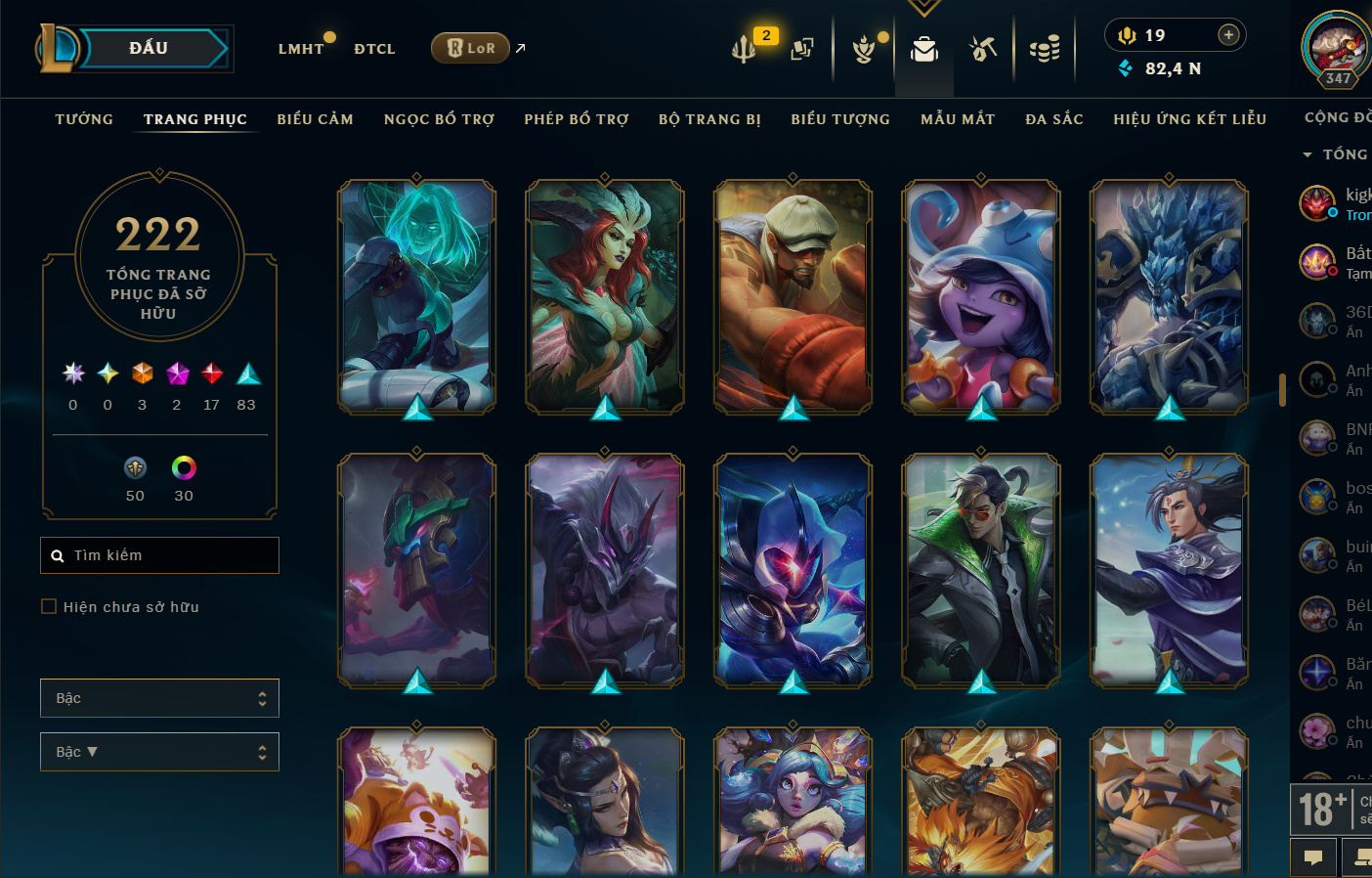The width and height of the screenshot is (1372, 878).
Task: Open the NGỌC BỔ TRỢ tab
Action: coord(439,119)
